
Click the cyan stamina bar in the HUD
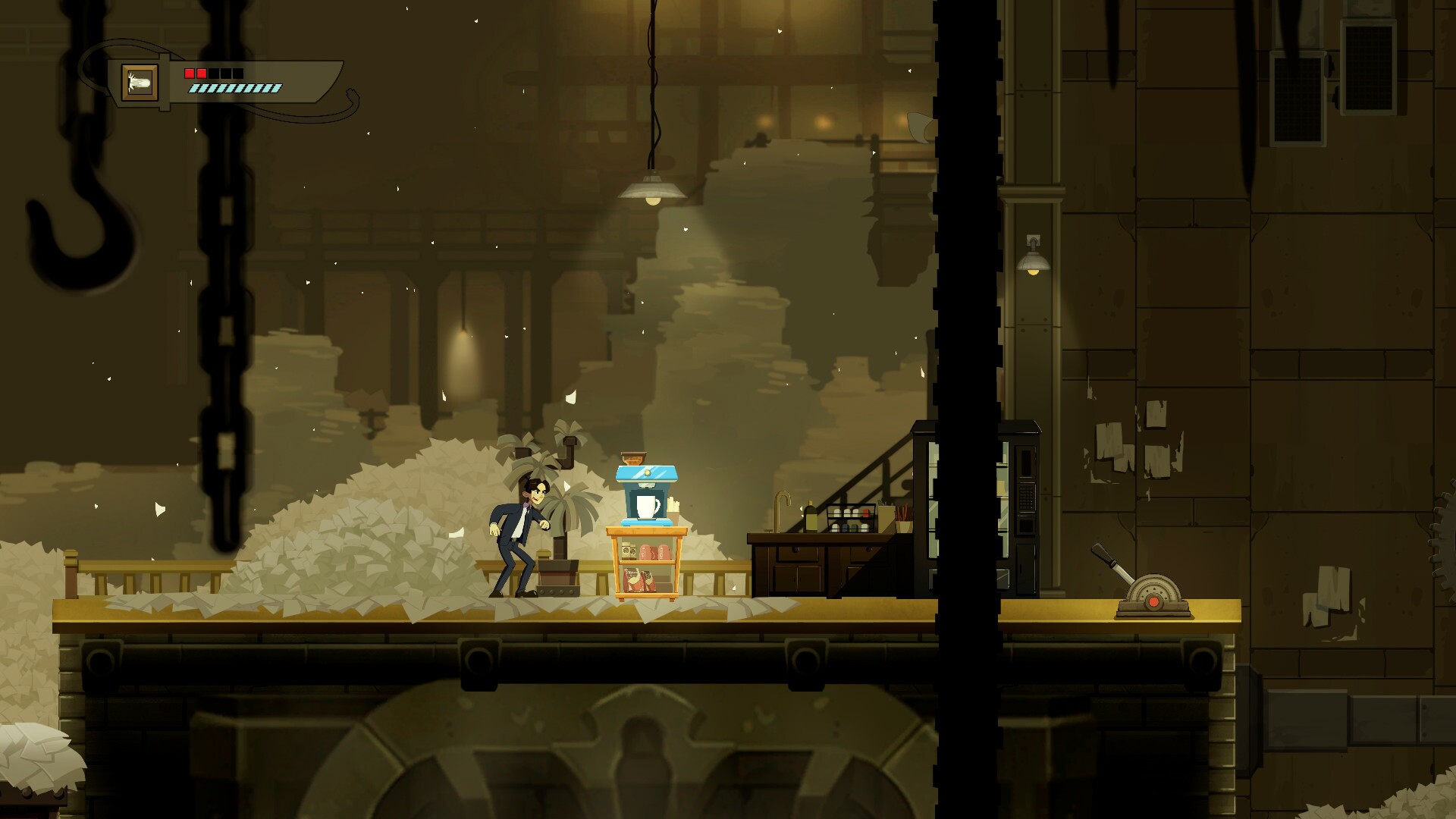coord(237,89)
